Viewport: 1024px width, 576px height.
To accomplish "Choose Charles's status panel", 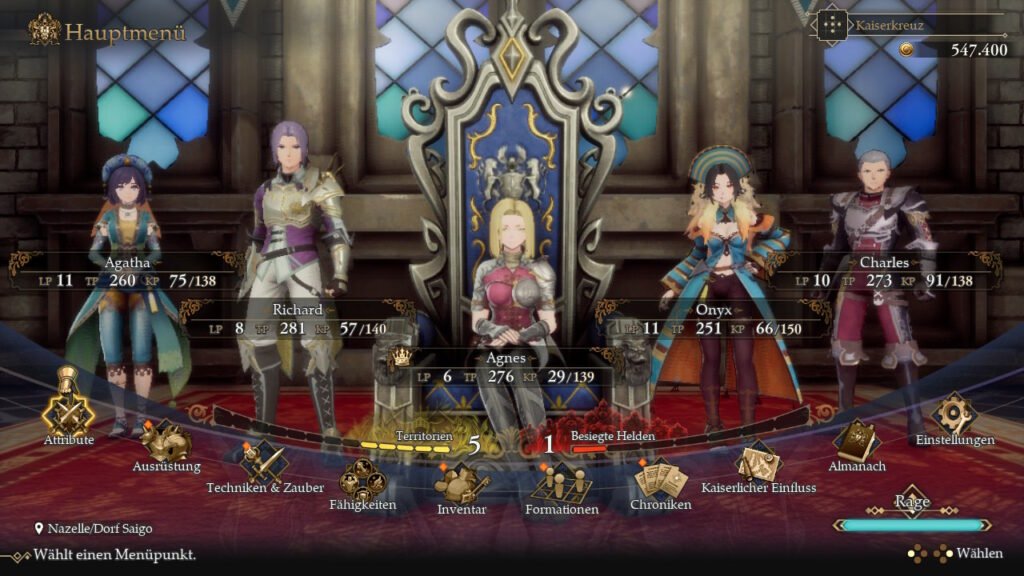I will pyautogui.click(x=884, y=272).
